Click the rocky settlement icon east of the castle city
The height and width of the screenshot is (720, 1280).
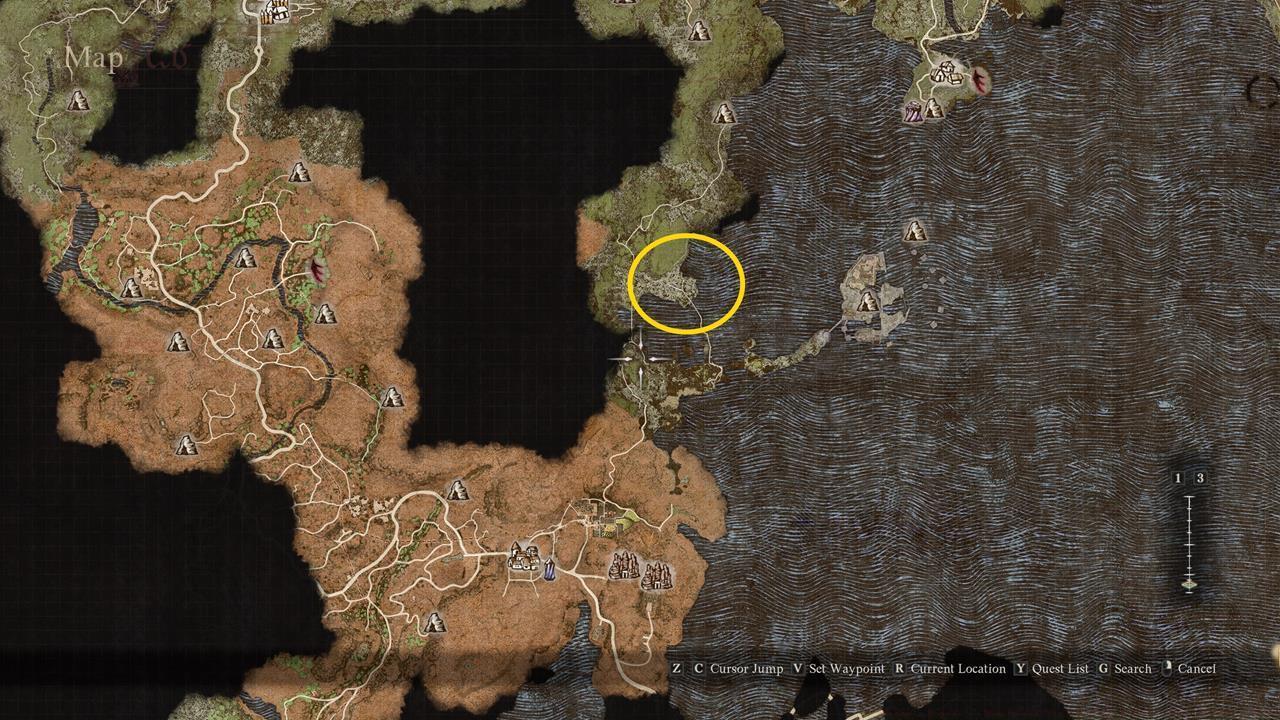625,567
